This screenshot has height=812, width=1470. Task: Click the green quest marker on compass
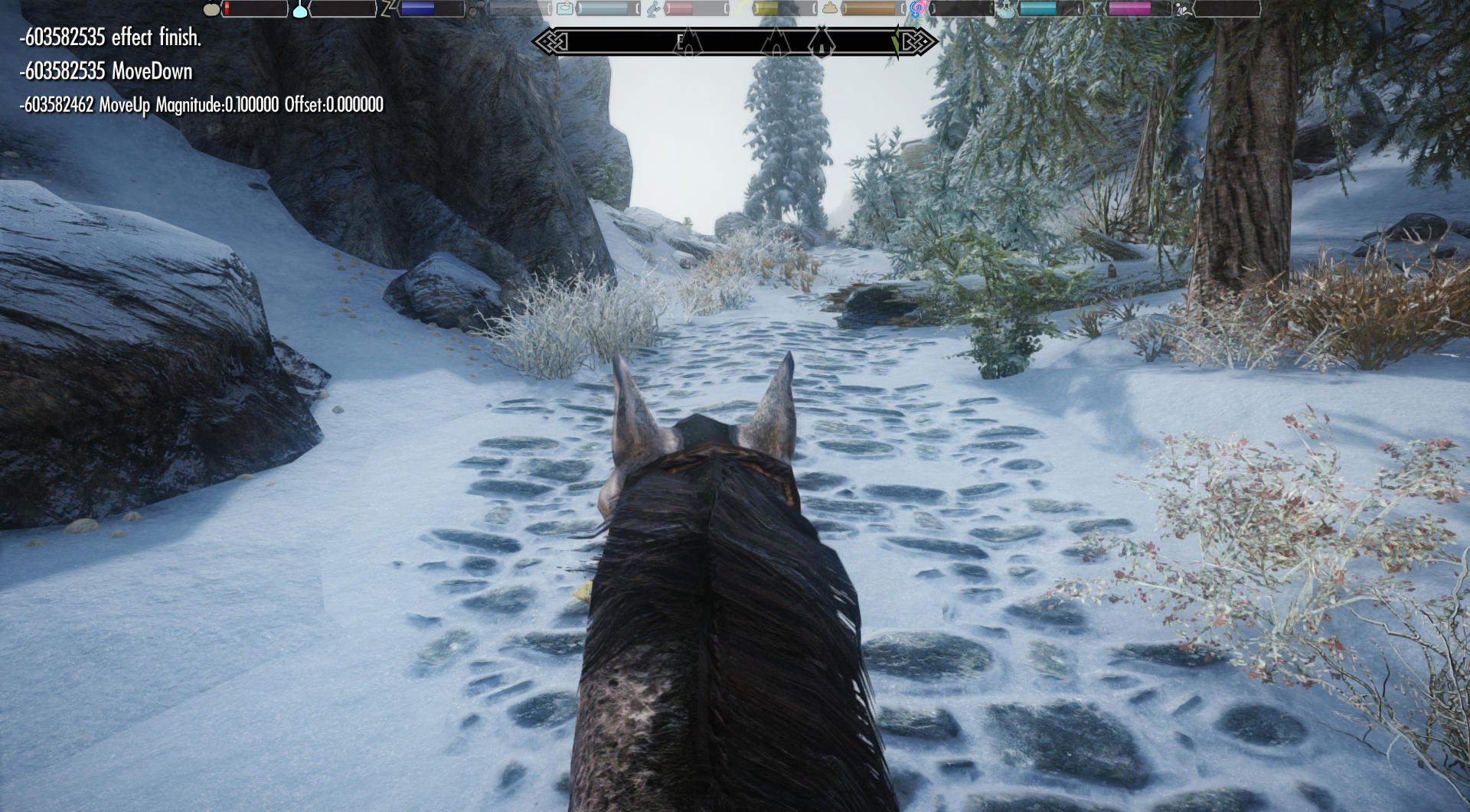(895, 41)
